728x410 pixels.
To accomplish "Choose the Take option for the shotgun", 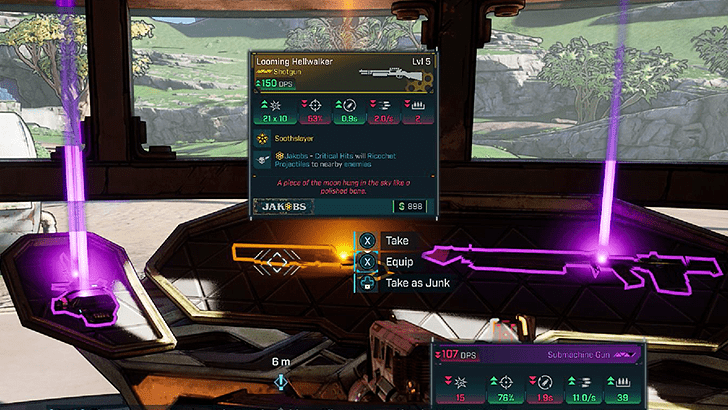I will 396,241.
